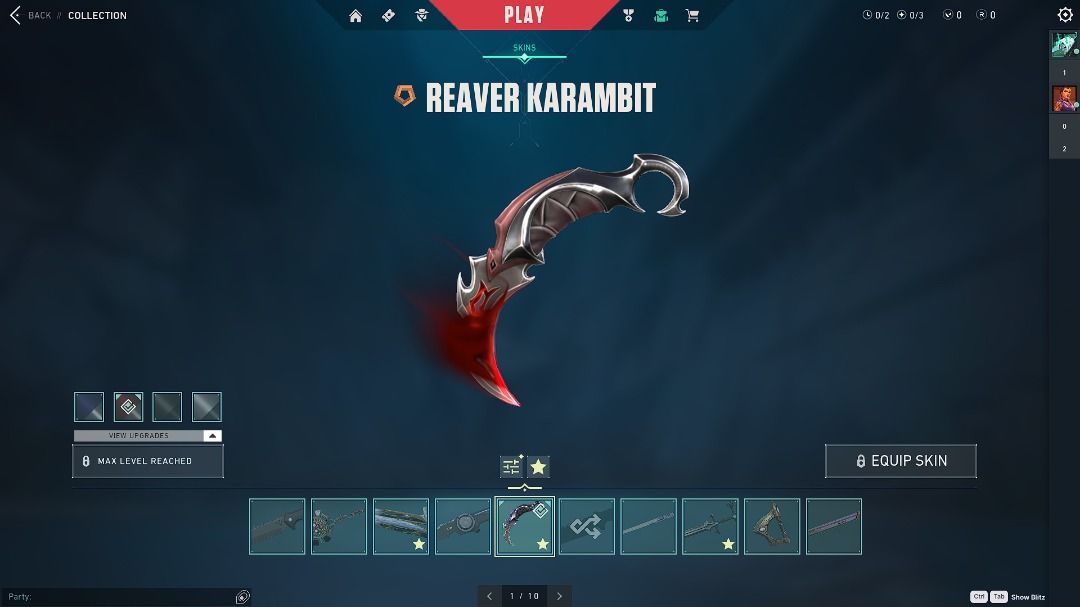Toggle the favorite star above the skin list

click(539, 467)
